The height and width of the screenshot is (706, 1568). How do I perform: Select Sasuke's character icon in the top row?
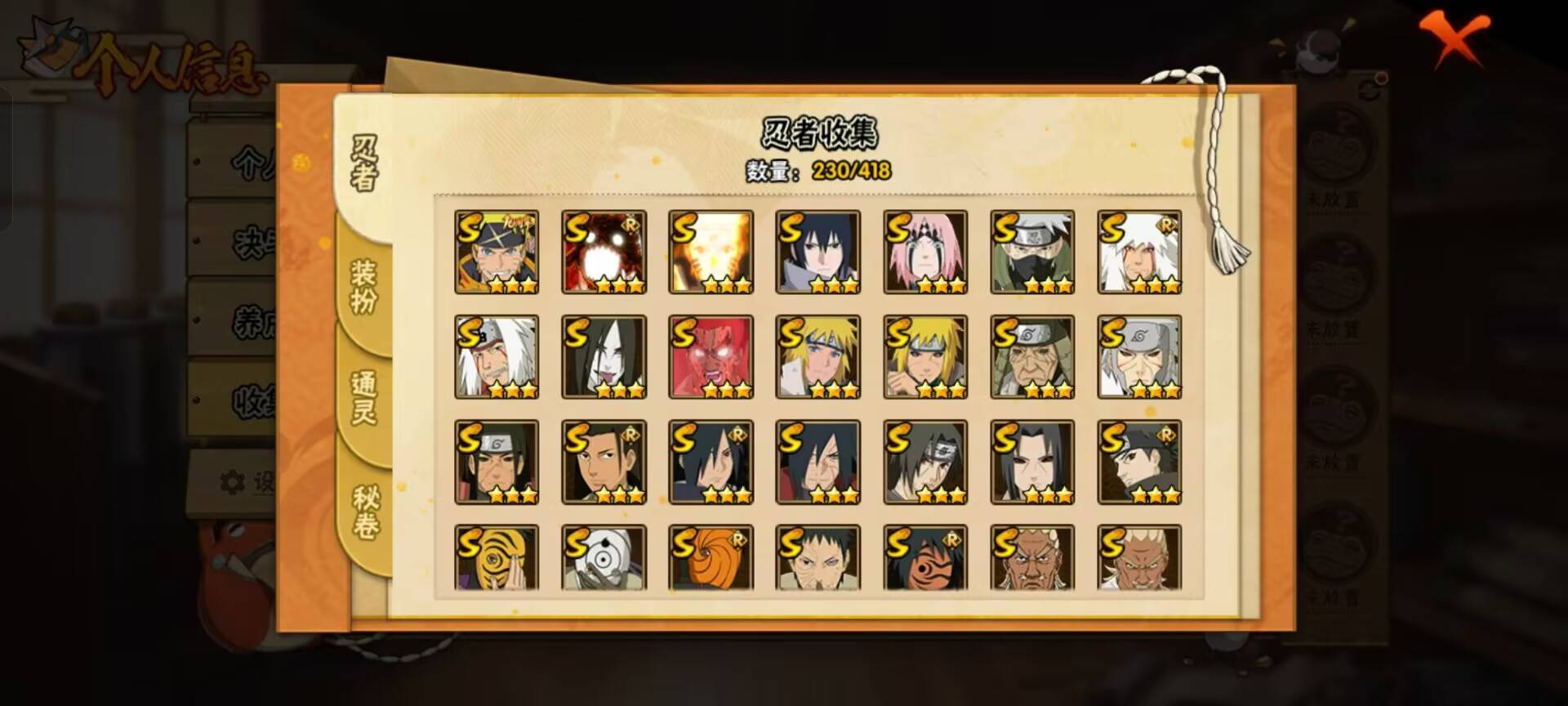tap(817, 251)
